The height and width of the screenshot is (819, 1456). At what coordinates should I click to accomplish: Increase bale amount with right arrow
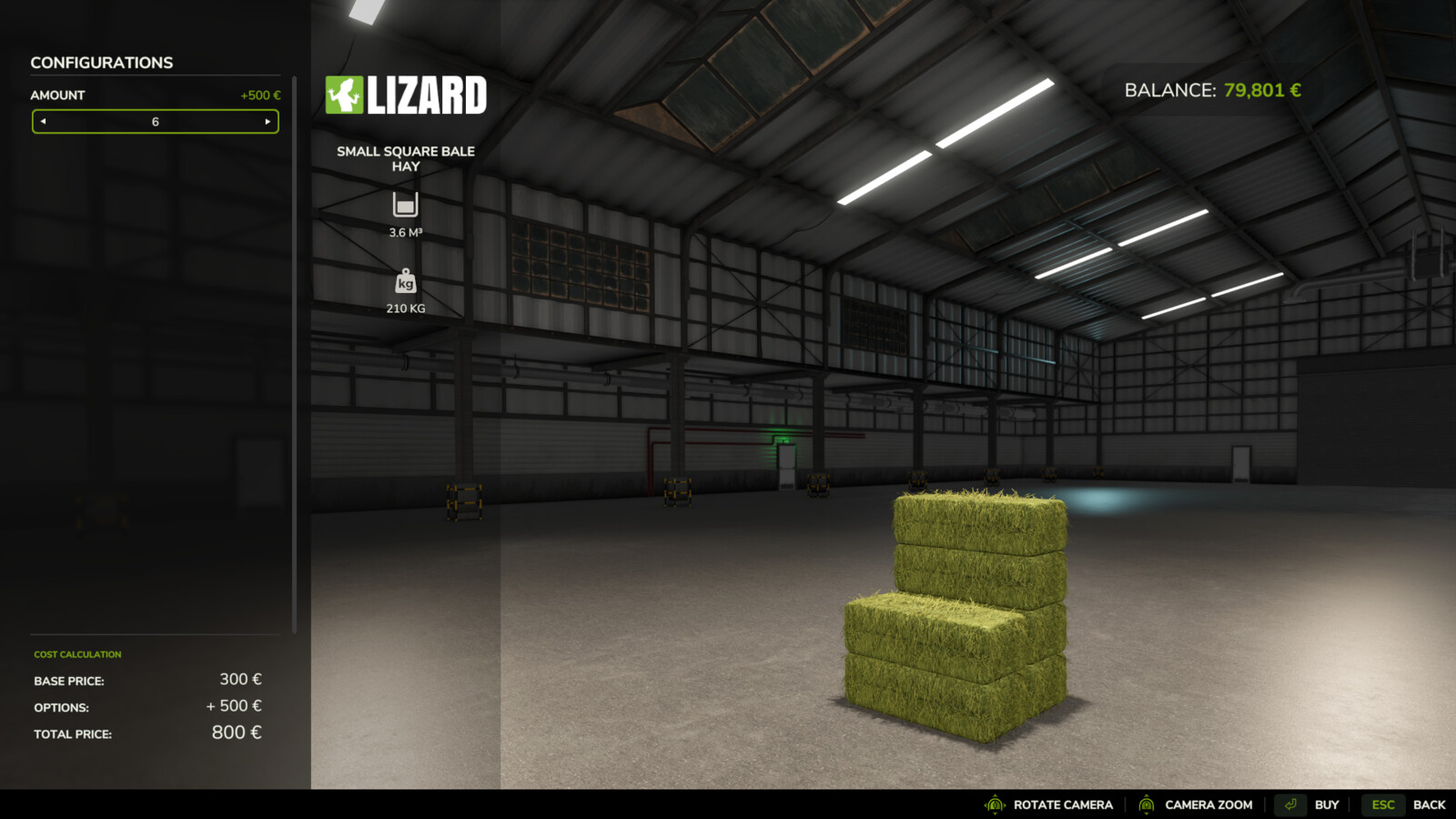[x=268, y=121]
